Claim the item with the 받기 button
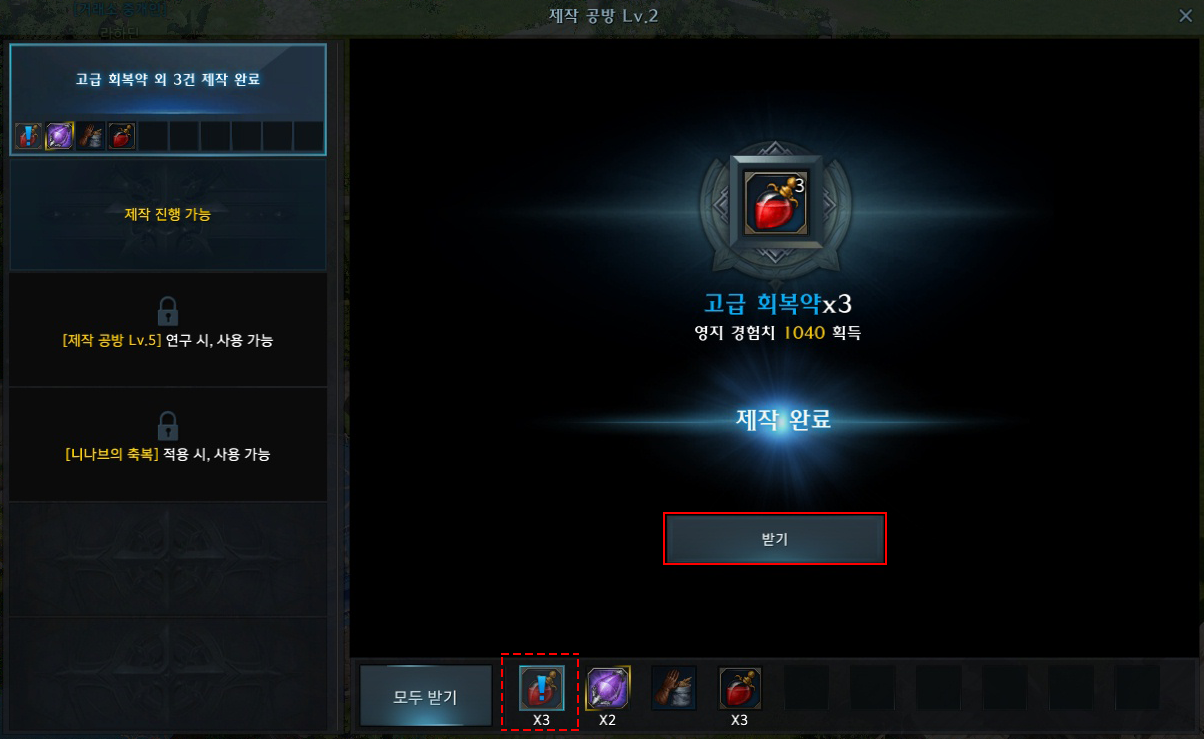 tap(774, 539)
